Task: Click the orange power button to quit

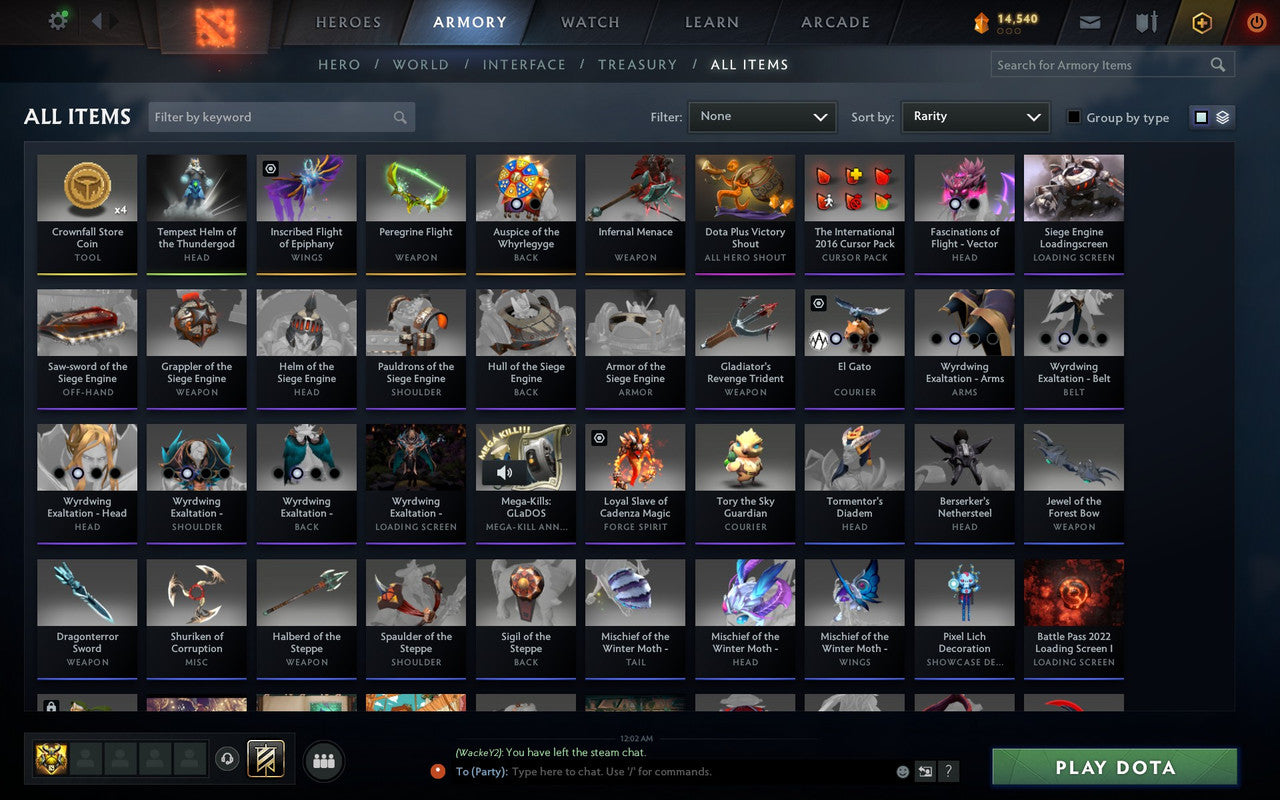Action: (x=1256, y=22)
